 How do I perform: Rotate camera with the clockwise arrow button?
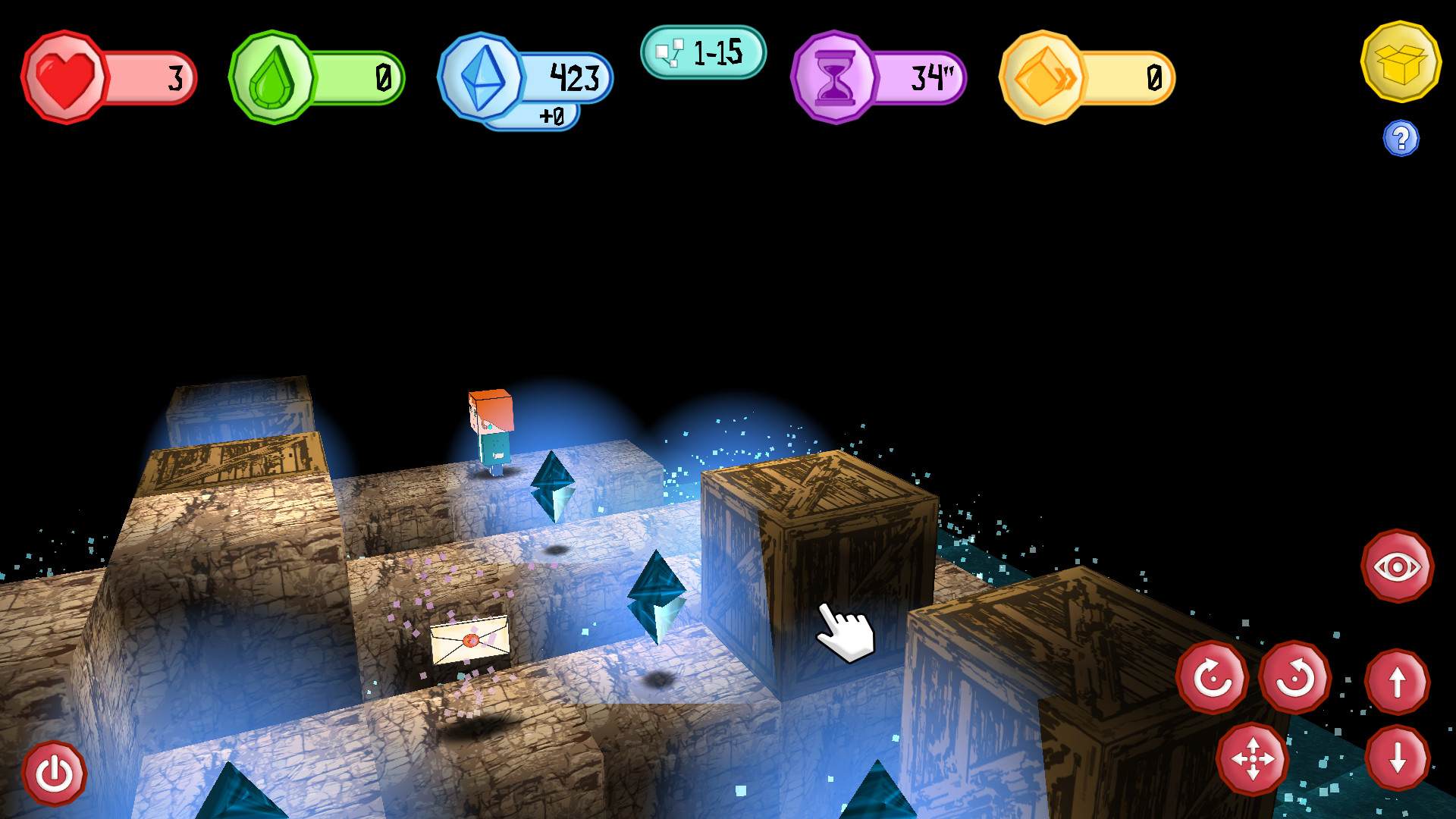click(1213, 677)
